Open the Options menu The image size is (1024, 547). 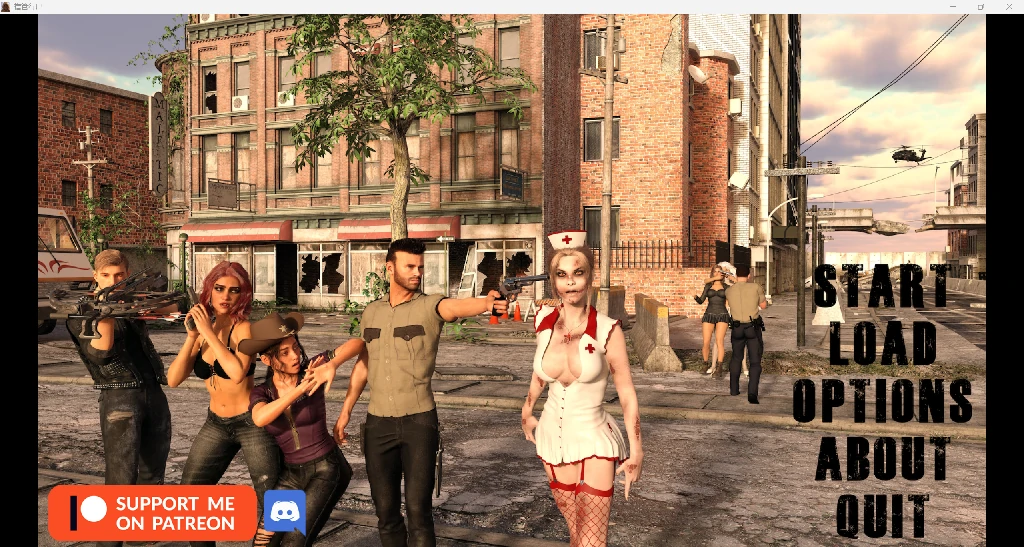tap(882, 401)
